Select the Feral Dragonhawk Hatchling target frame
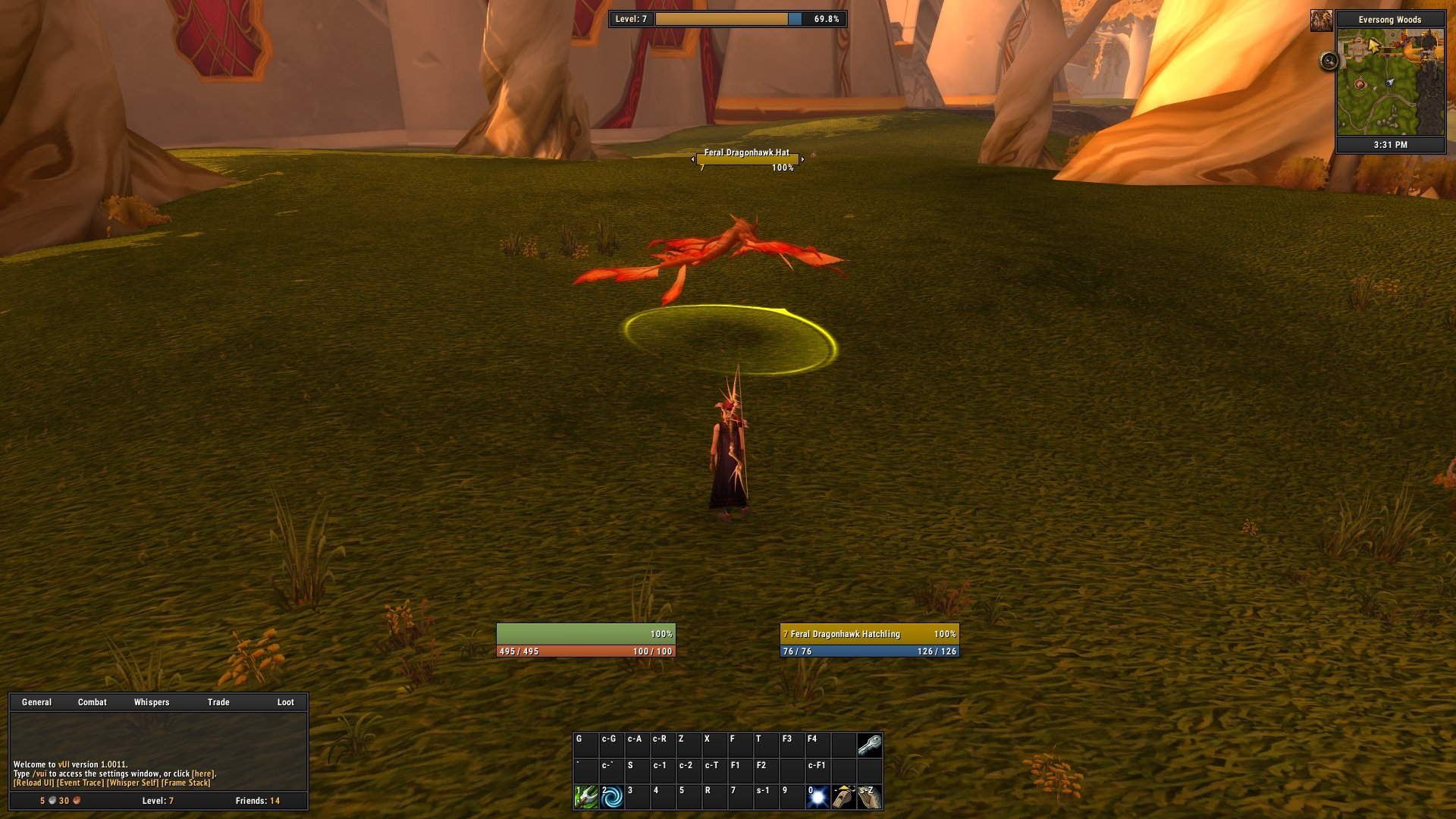Screen dimensions: 1456x819 click(x=869, y=642)
